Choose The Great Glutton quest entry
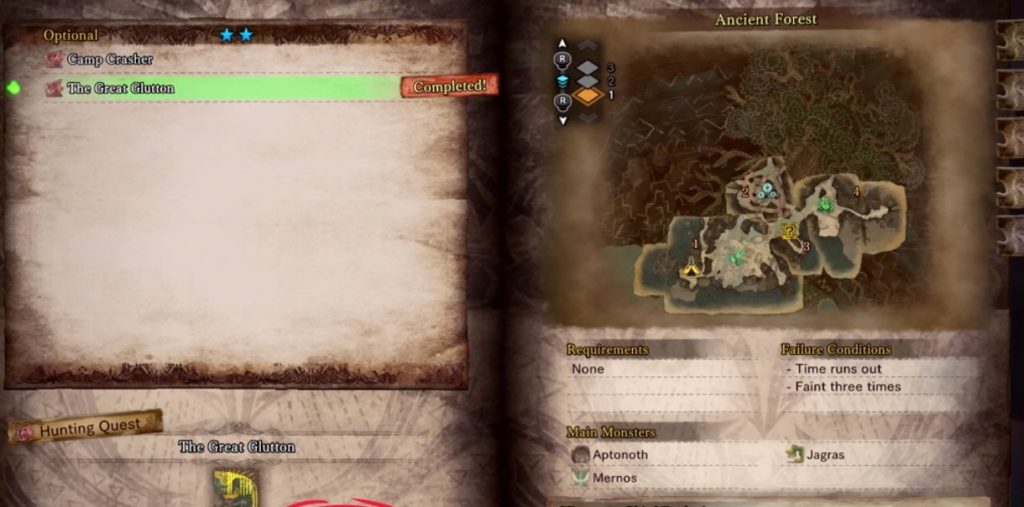 click(x=120, y=88)
